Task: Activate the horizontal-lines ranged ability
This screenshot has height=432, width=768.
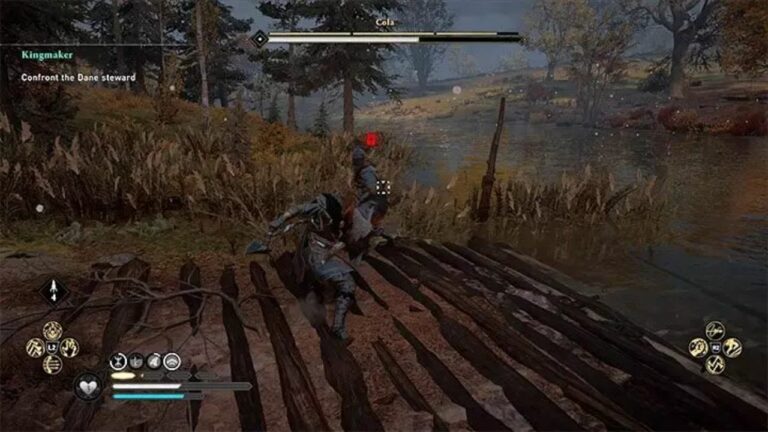Action: pyautogui.click(x=52, y=364)
